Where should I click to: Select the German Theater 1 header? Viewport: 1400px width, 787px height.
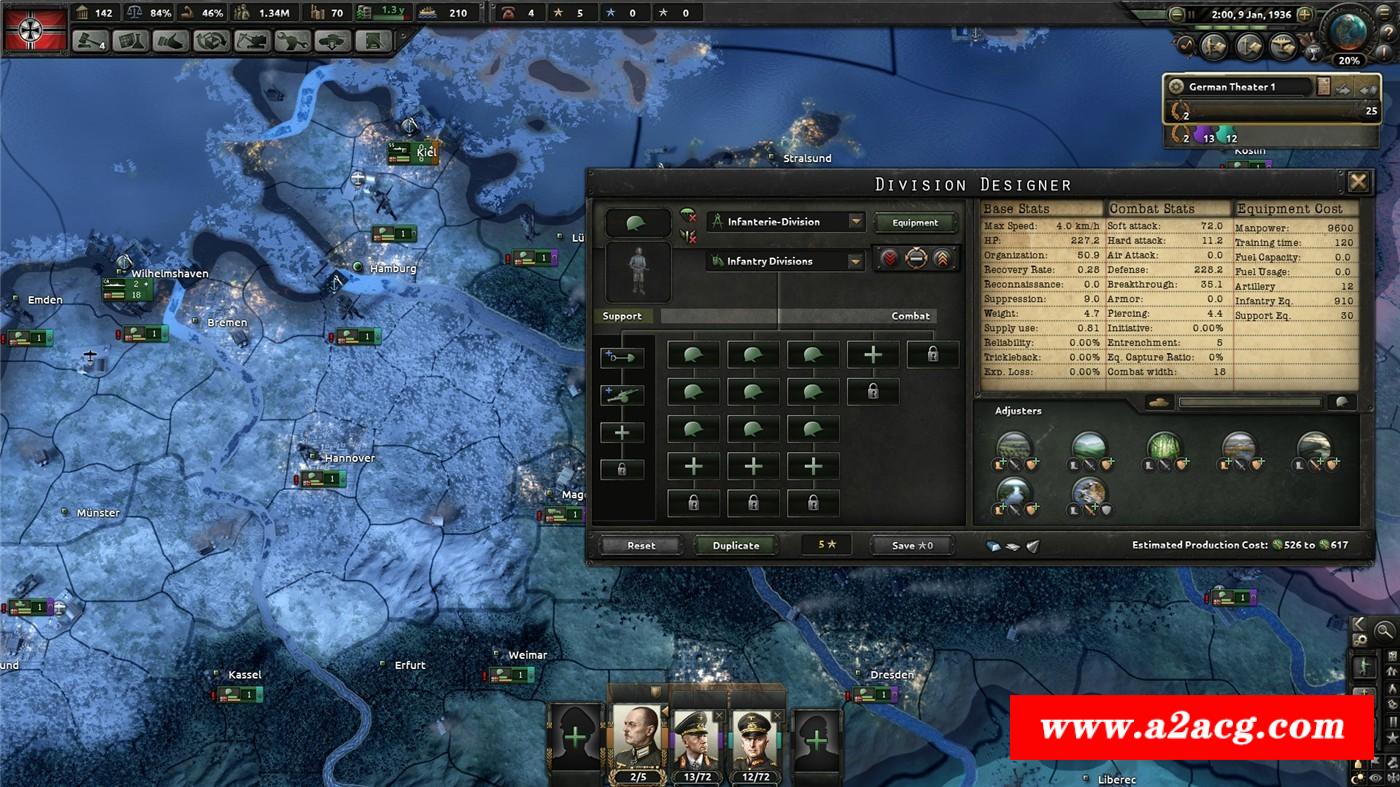(x=1240, y=87)
